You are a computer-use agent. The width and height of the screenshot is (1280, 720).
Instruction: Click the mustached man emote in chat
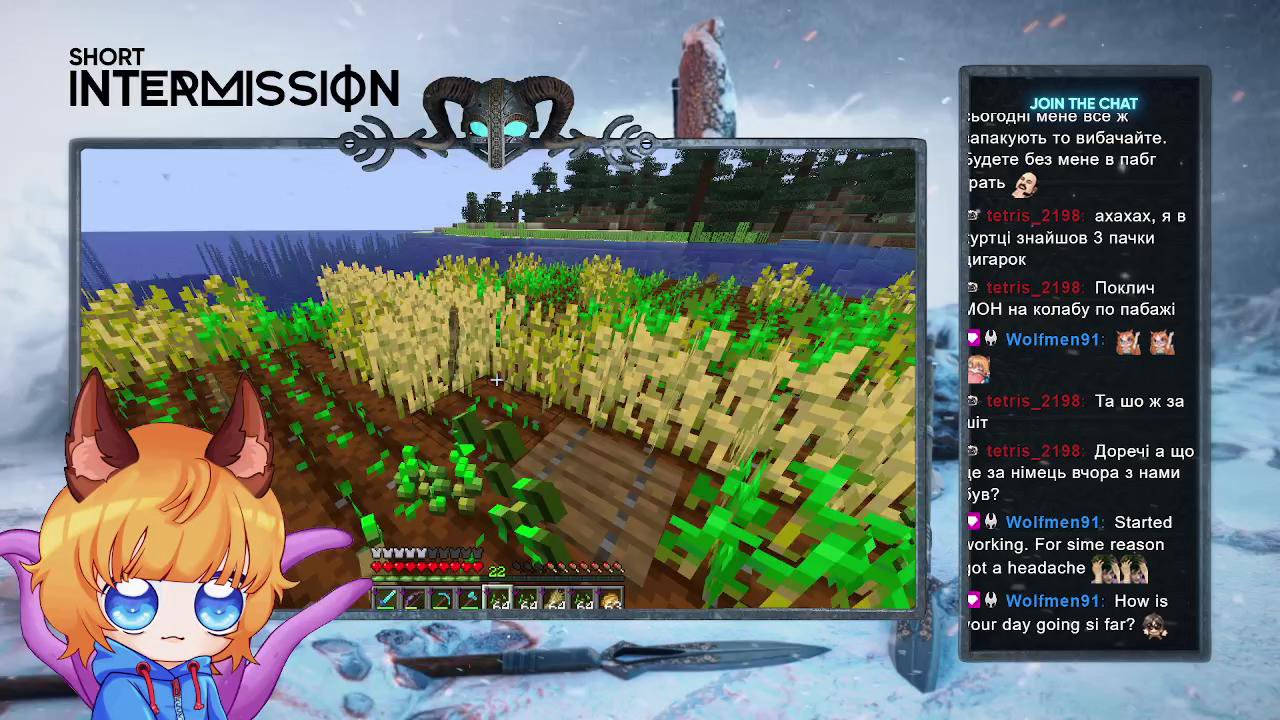pyautogui.click(x=1025, y=186)
